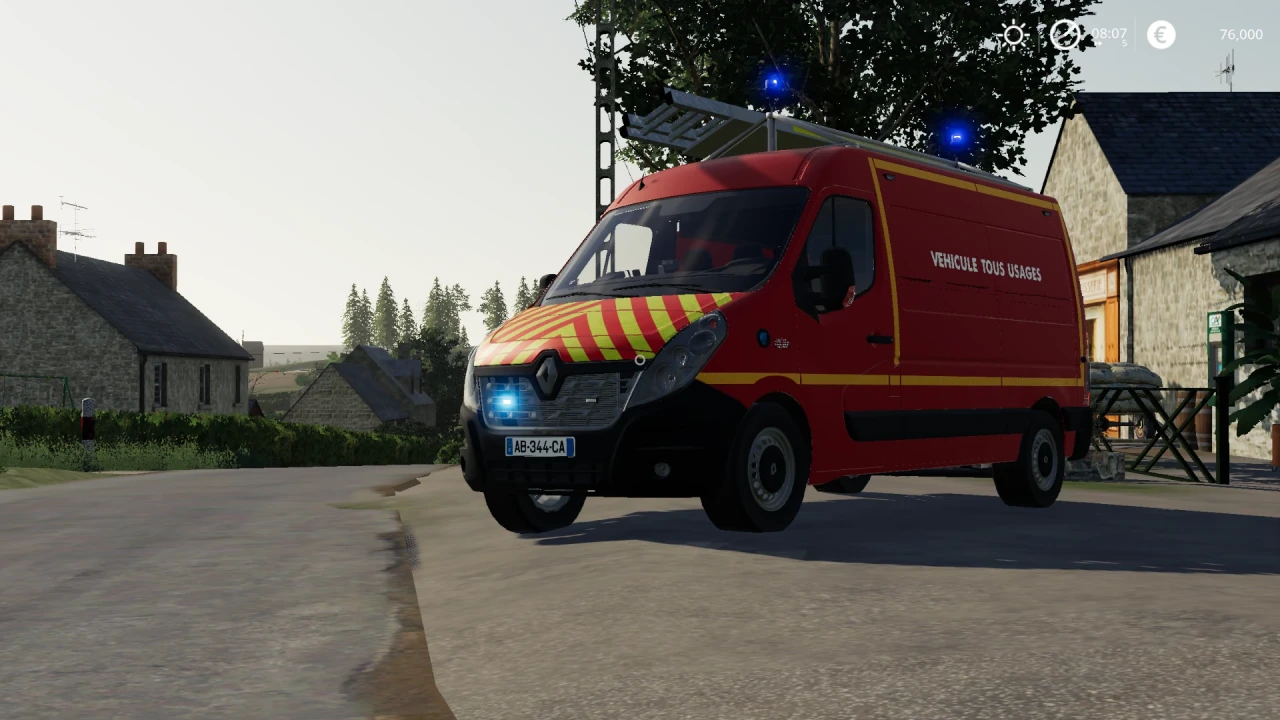Click the clock time-scale icon
This screenshot has height=720, width=1280.
click(x=1064, y=34)
